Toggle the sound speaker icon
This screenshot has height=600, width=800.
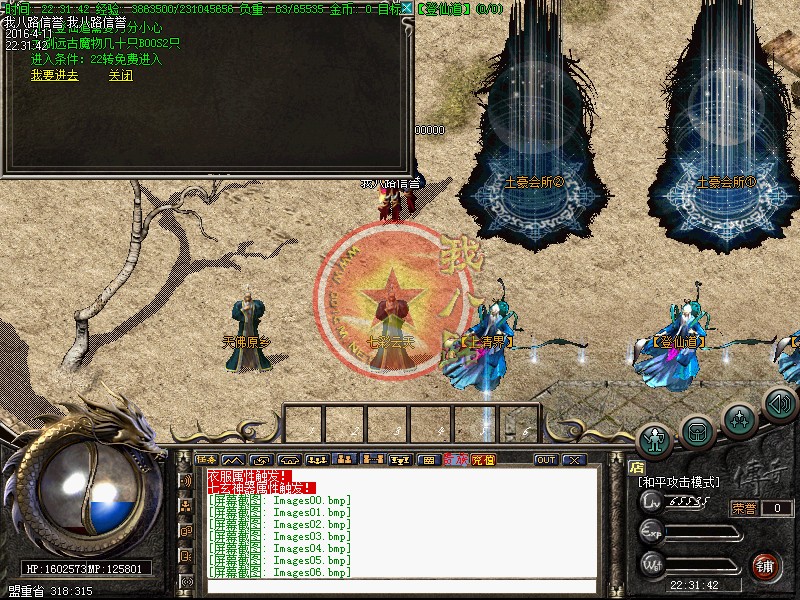779,404
